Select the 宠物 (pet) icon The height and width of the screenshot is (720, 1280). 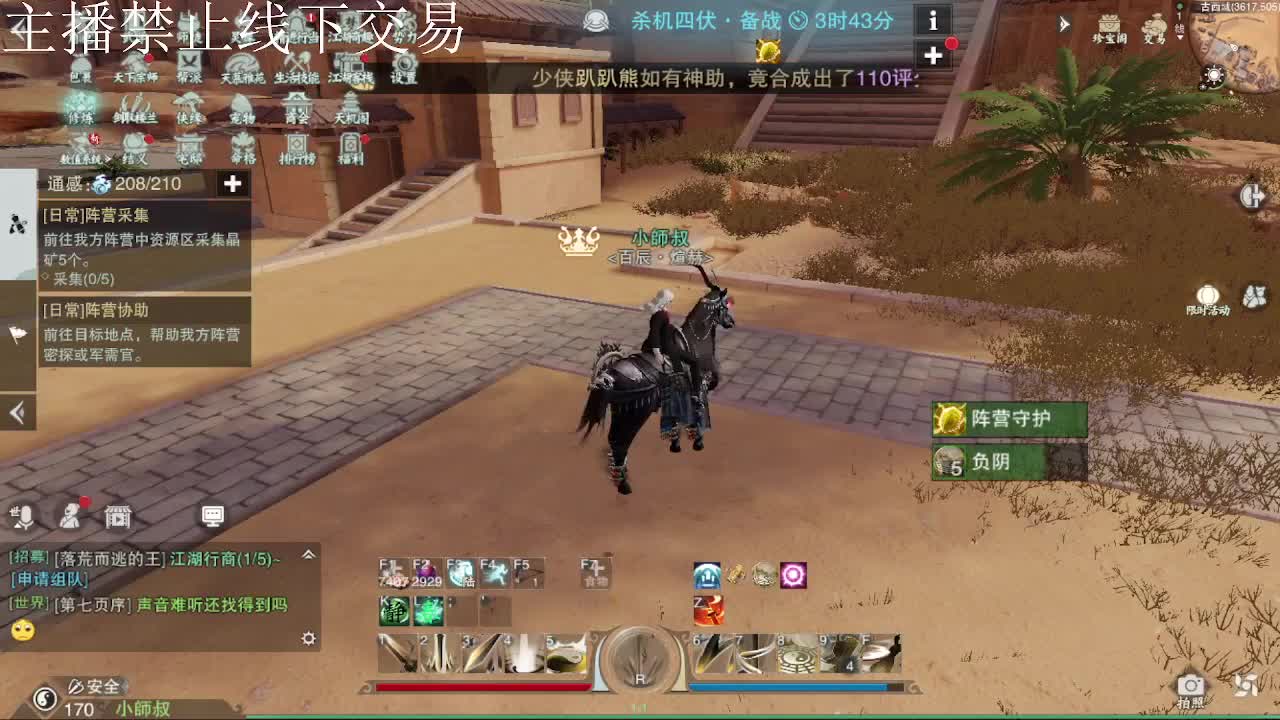pyautogui.click(x=240, y=110)
